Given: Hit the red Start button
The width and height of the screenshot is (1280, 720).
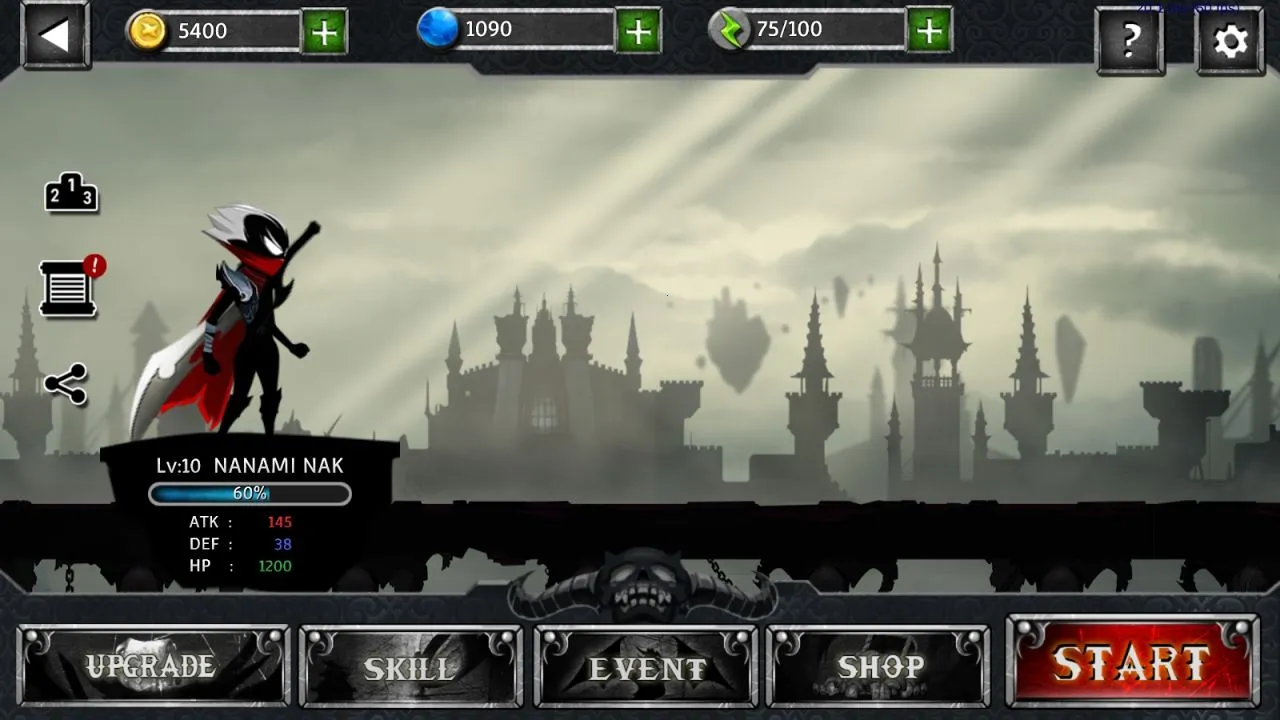Looking at the screenshot, I should pos(1132,662).
